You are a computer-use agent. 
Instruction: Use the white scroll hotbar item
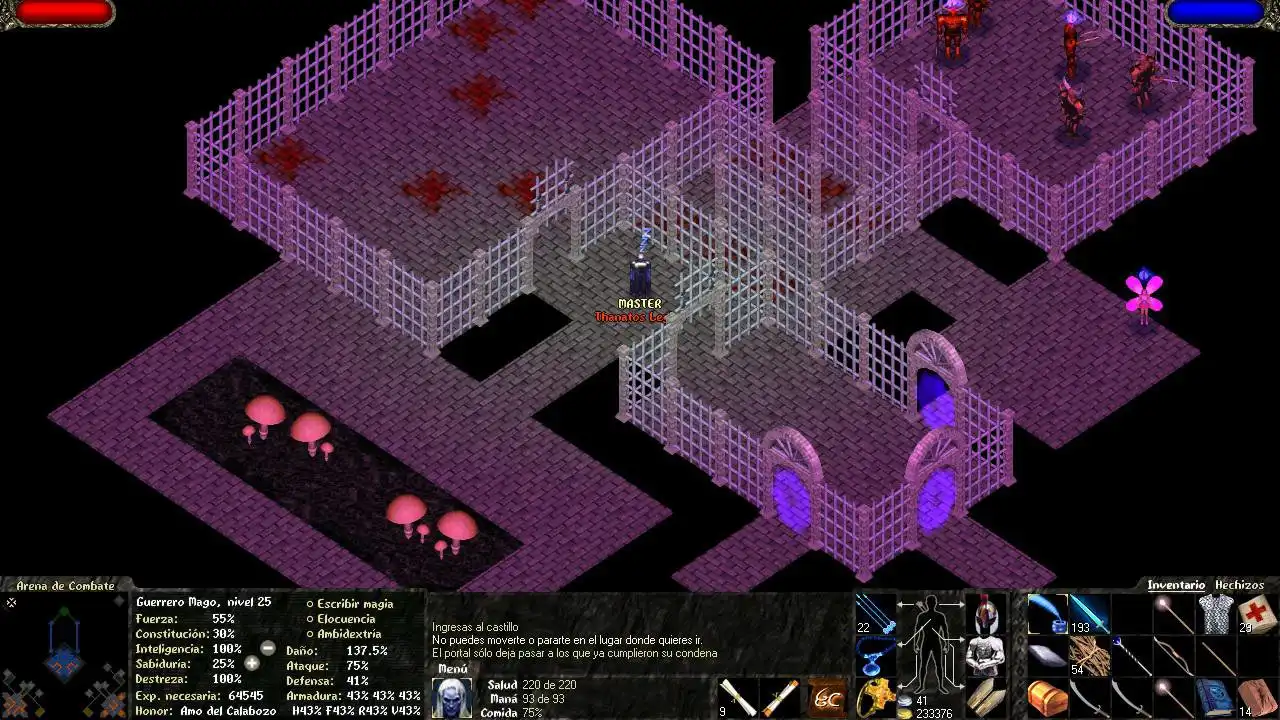pos(738,697)
